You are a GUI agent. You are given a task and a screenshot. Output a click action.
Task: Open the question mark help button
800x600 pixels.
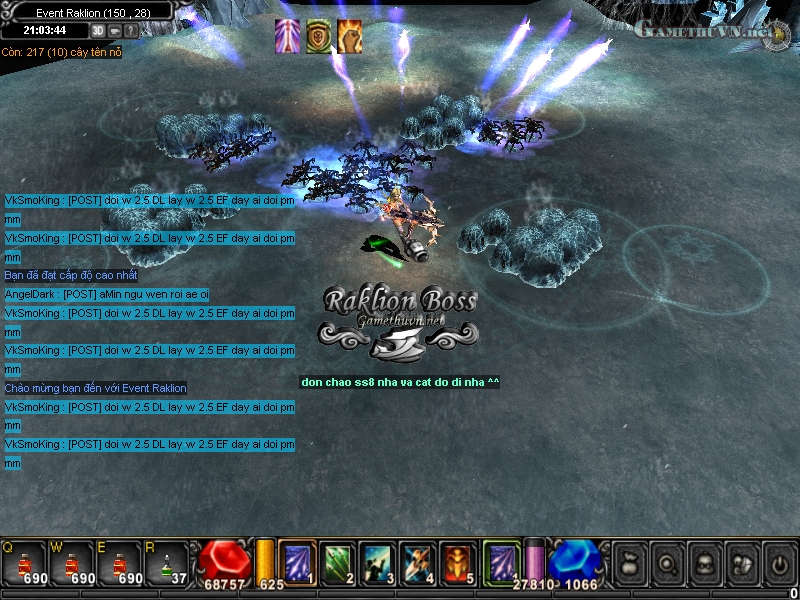pyautogui.click(x=131, y=31)
